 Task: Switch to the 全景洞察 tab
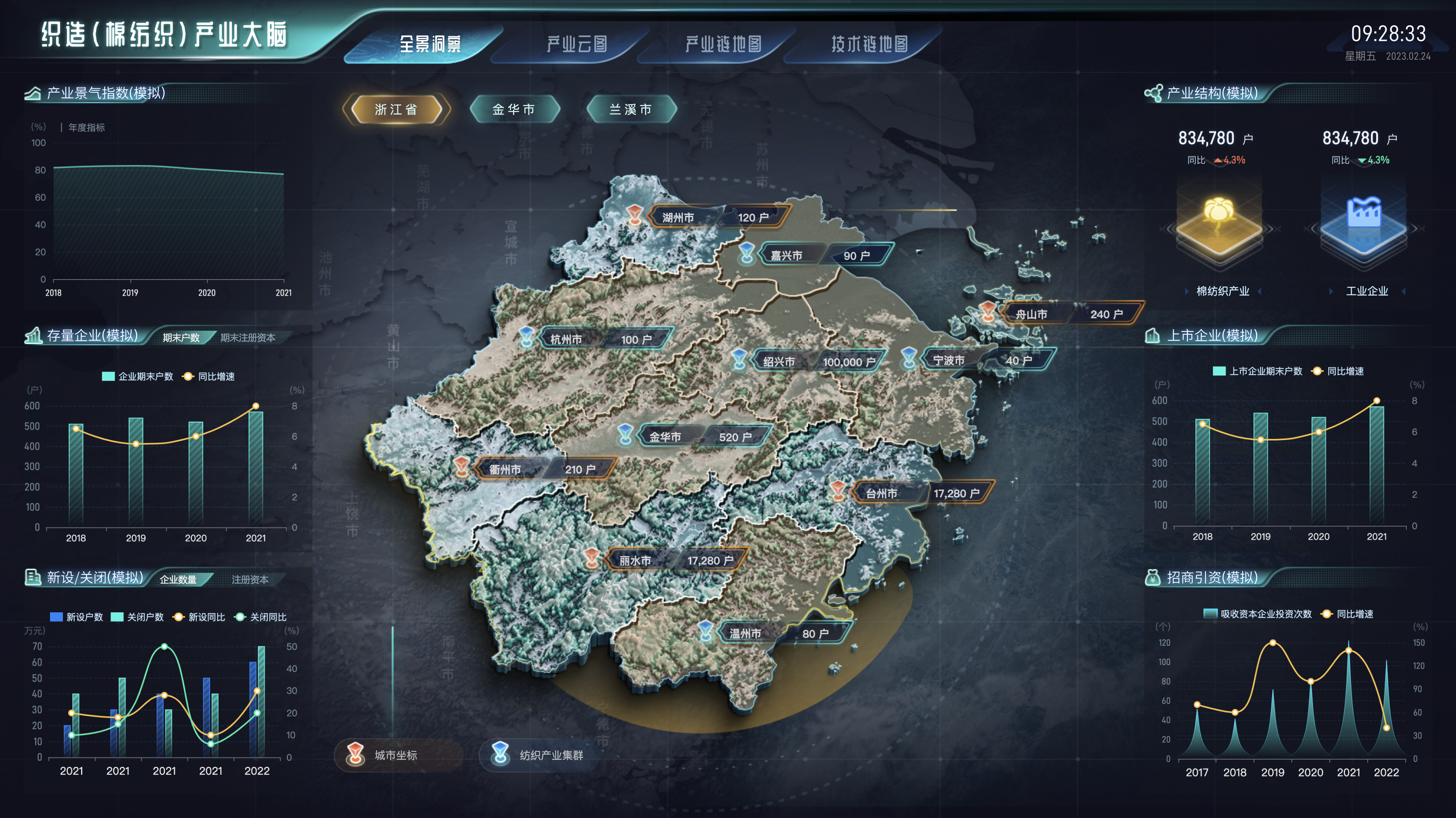coord(430,44)
